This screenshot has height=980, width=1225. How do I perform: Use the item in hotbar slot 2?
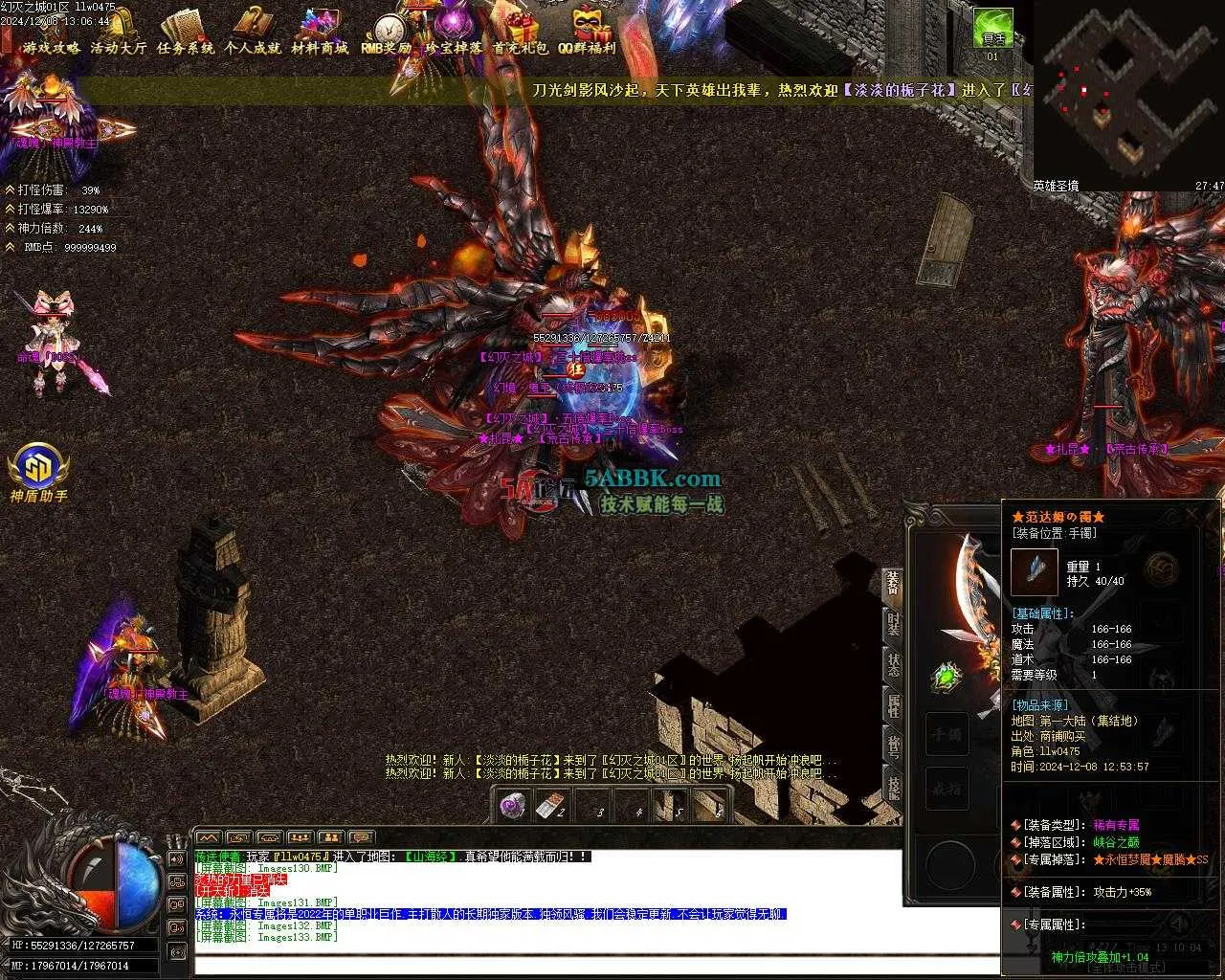550,806
